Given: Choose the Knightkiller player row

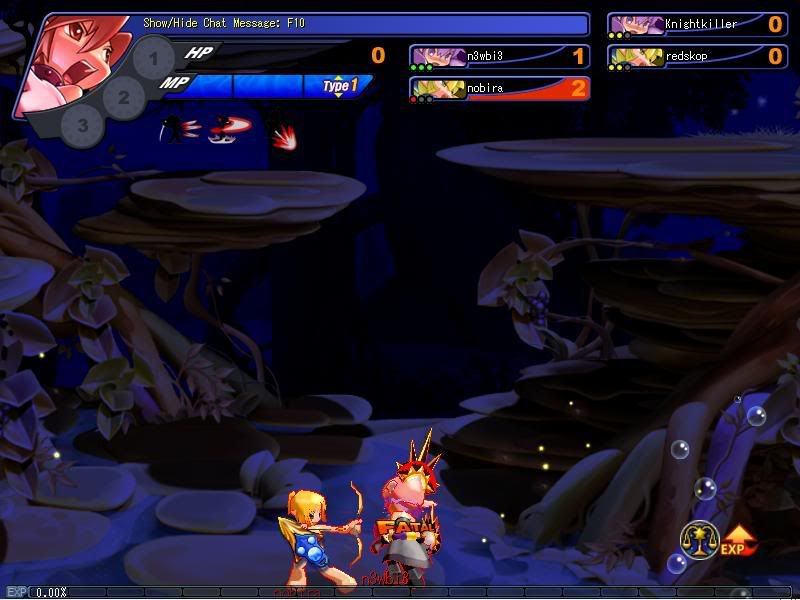Looking at the screenshot, I should [x=697, y=25].
